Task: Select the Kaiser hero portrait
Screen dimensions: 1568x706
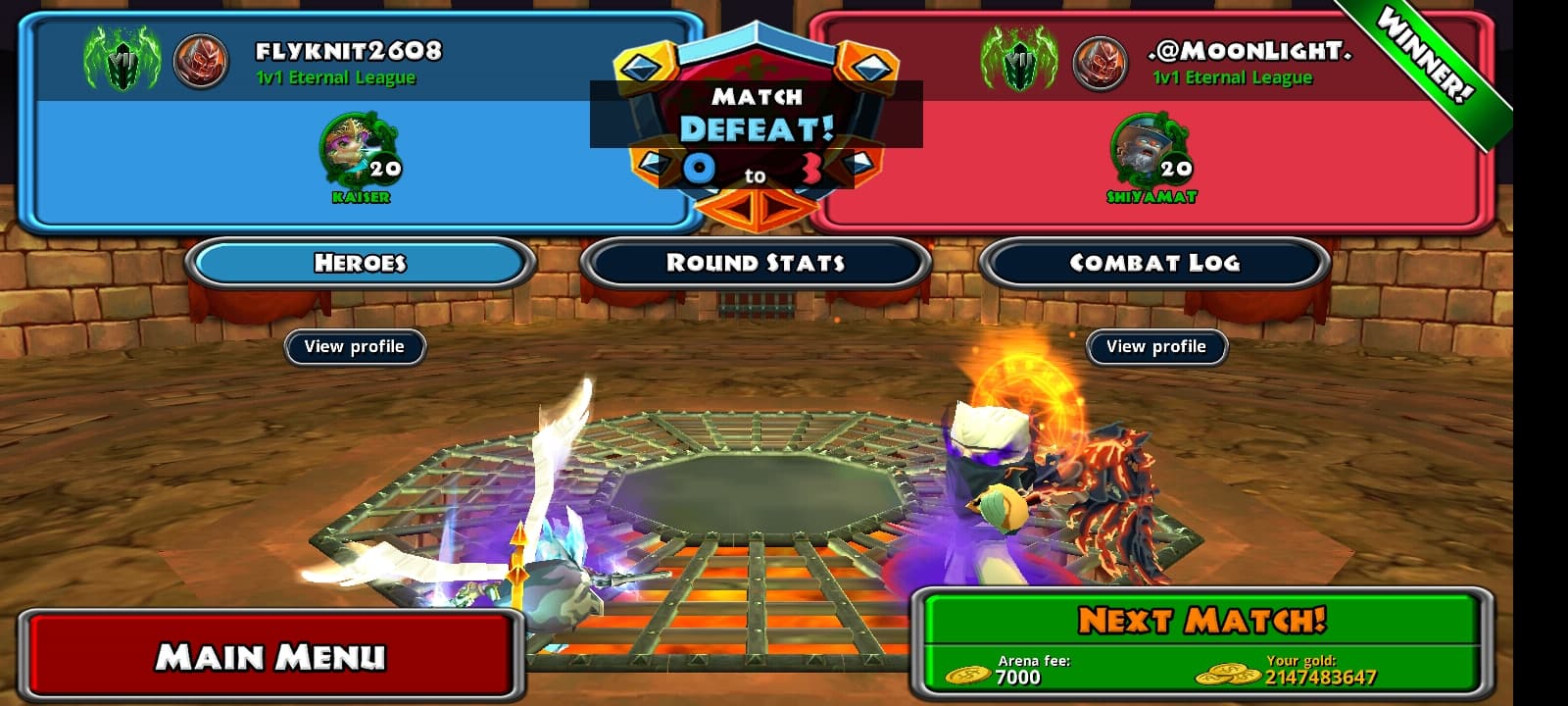Action: point(359,151)
